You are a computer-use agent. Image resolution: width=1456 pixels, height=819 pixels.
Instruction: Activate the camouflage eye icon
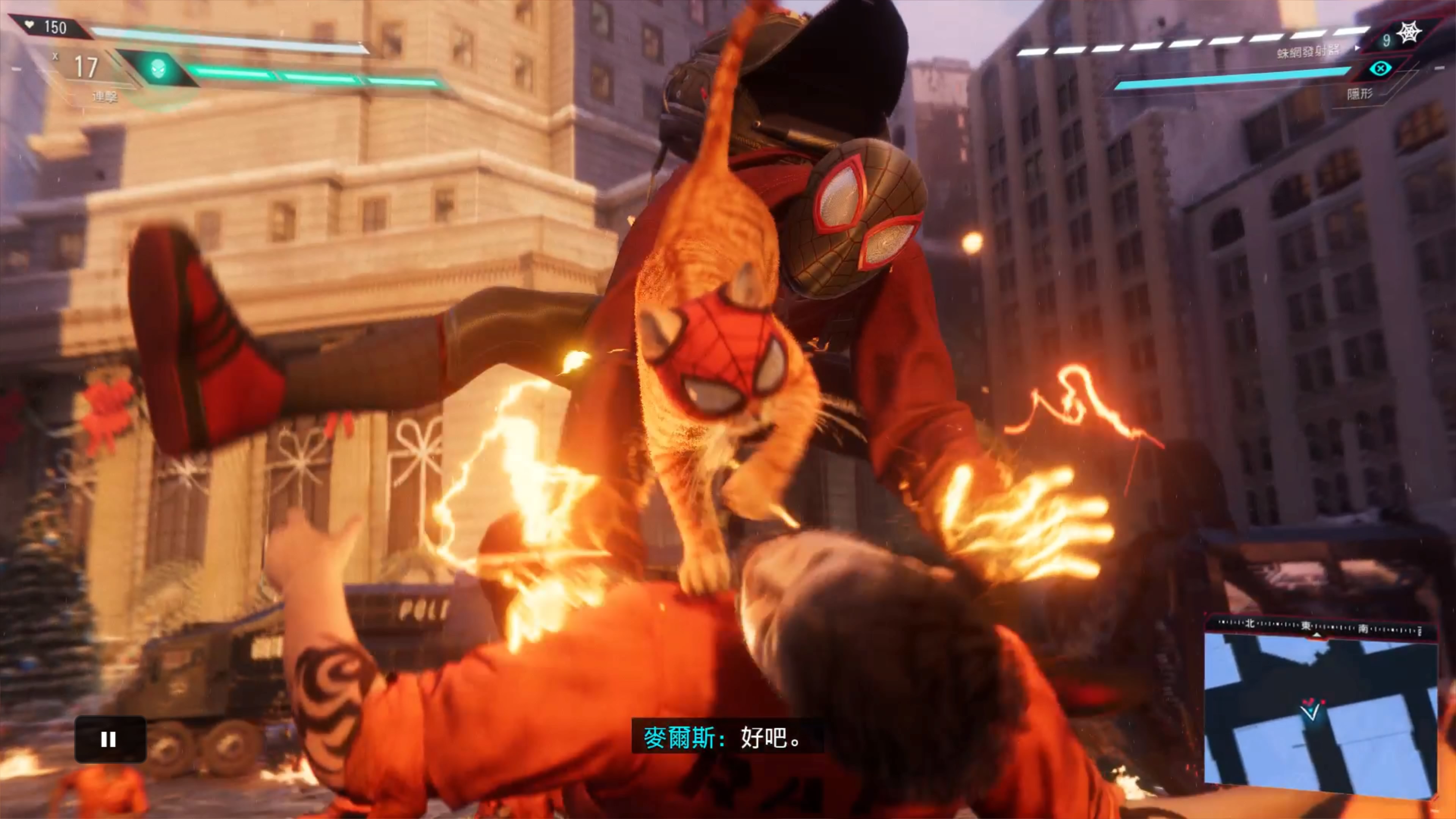pos(1380,69)
